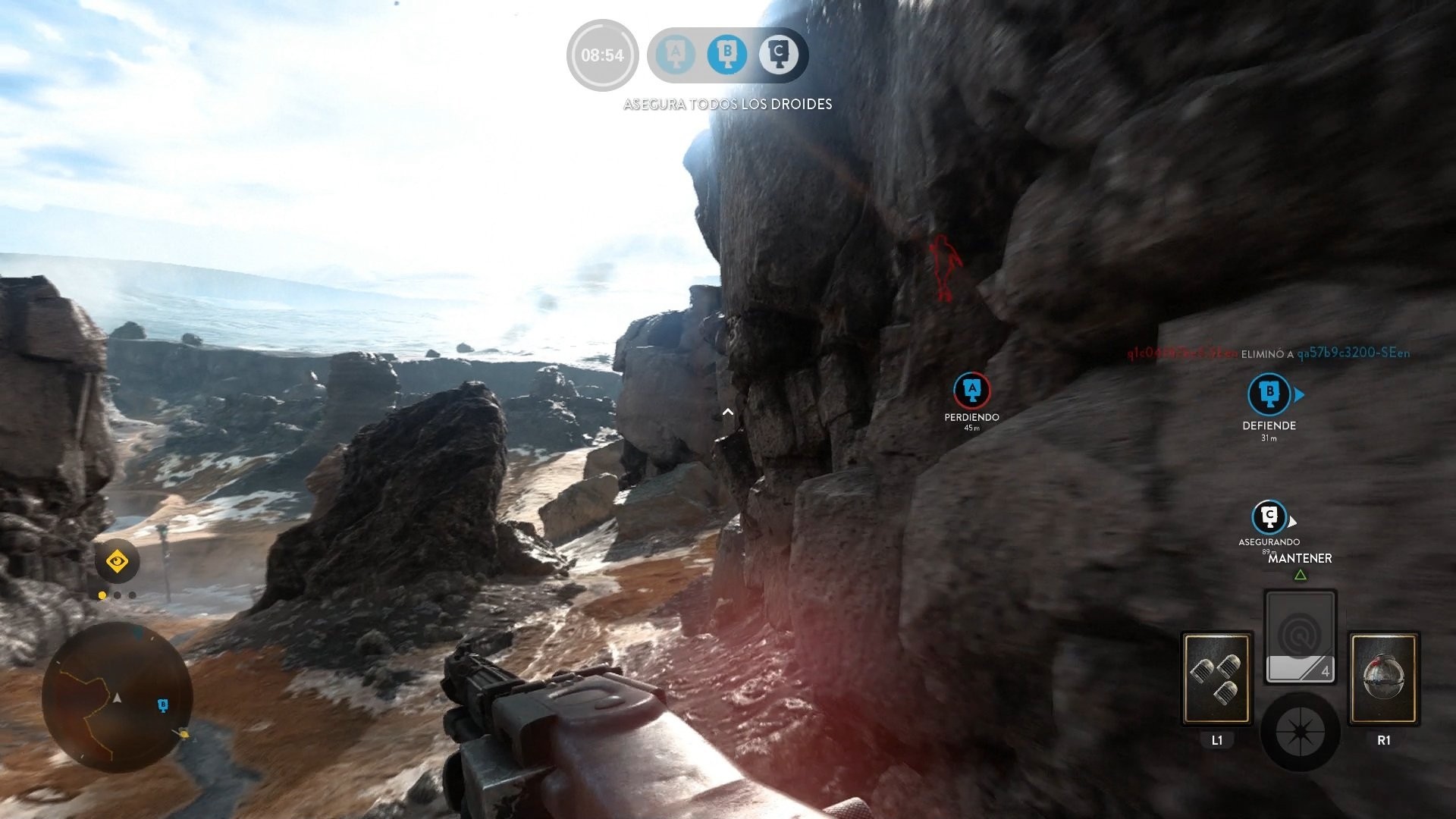The height and width of the screenshot is (819, 1456).
Task: Select the objective A droid icon
Action: point(674,54)
